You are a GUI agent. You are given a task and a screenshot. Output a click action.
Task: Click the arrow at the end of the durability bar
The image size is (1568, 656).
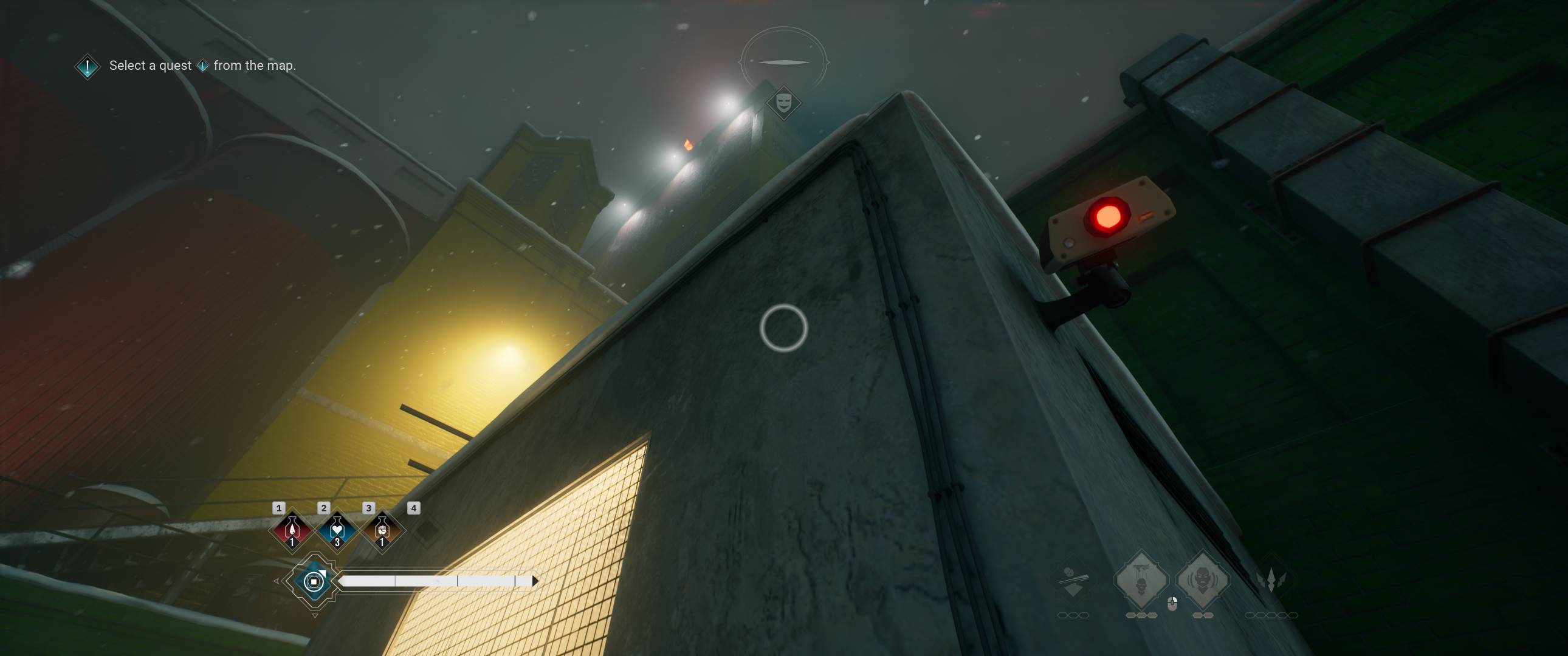[x=535, y=580]
